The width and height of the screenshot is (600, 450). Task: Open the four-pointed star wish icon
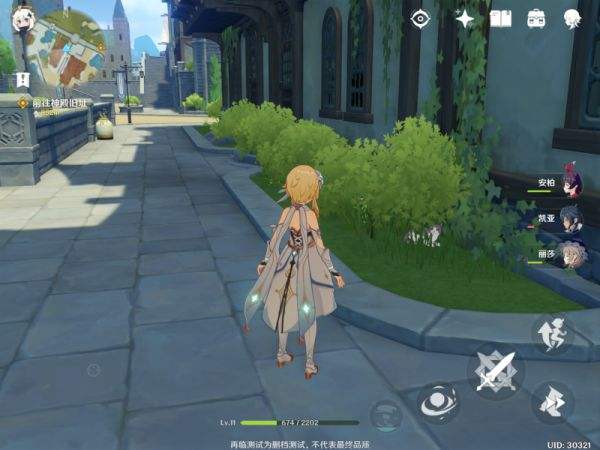pos(464,18)
